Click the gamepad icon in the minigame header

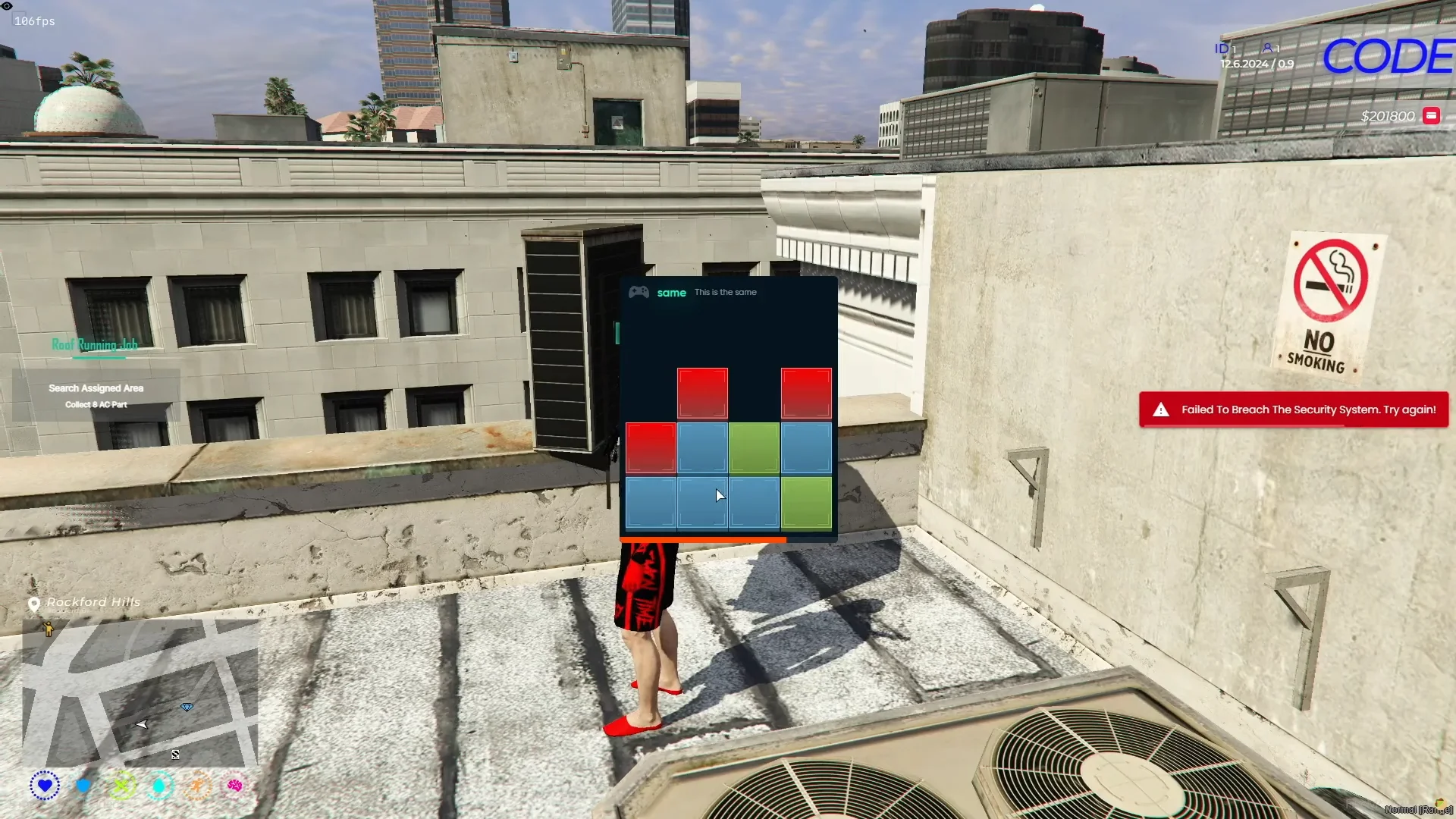pyautogui.click(x=639, y=293)
